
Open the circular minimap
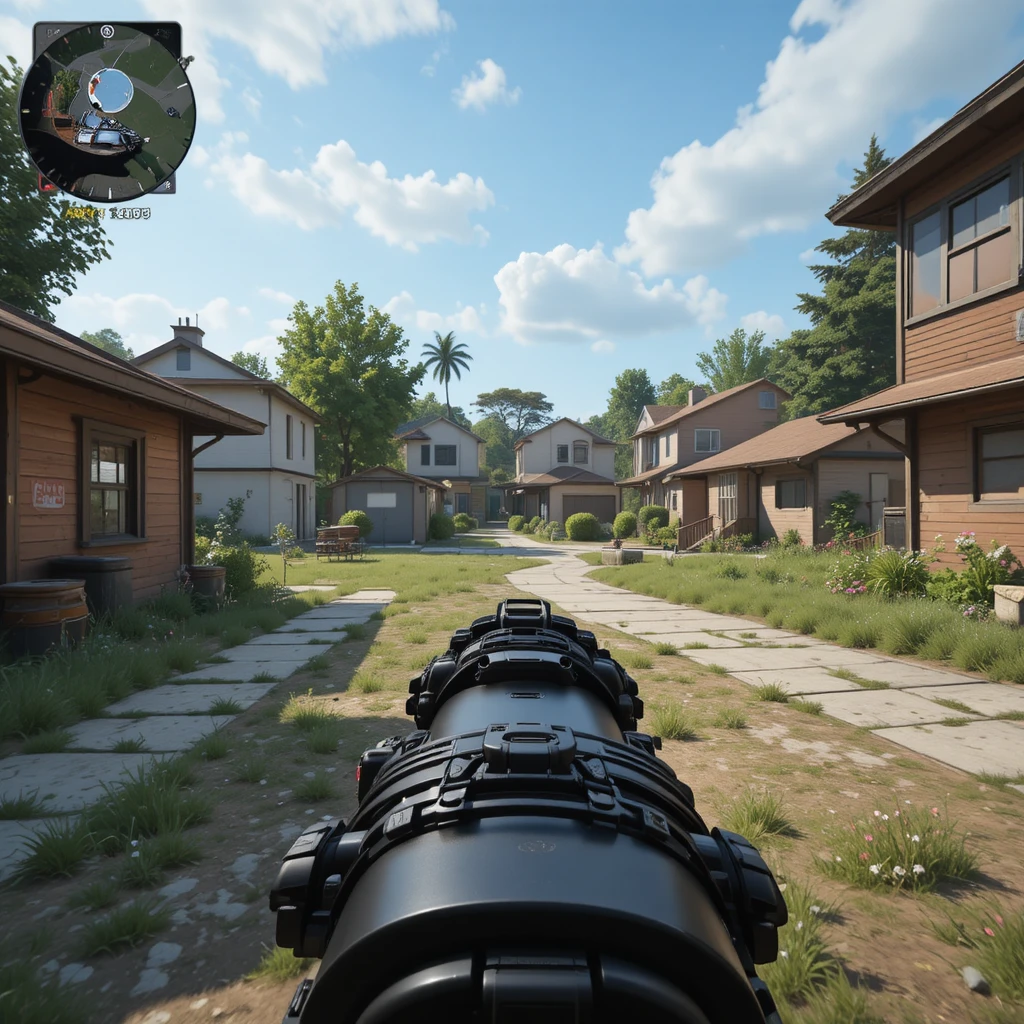[107, 111]
